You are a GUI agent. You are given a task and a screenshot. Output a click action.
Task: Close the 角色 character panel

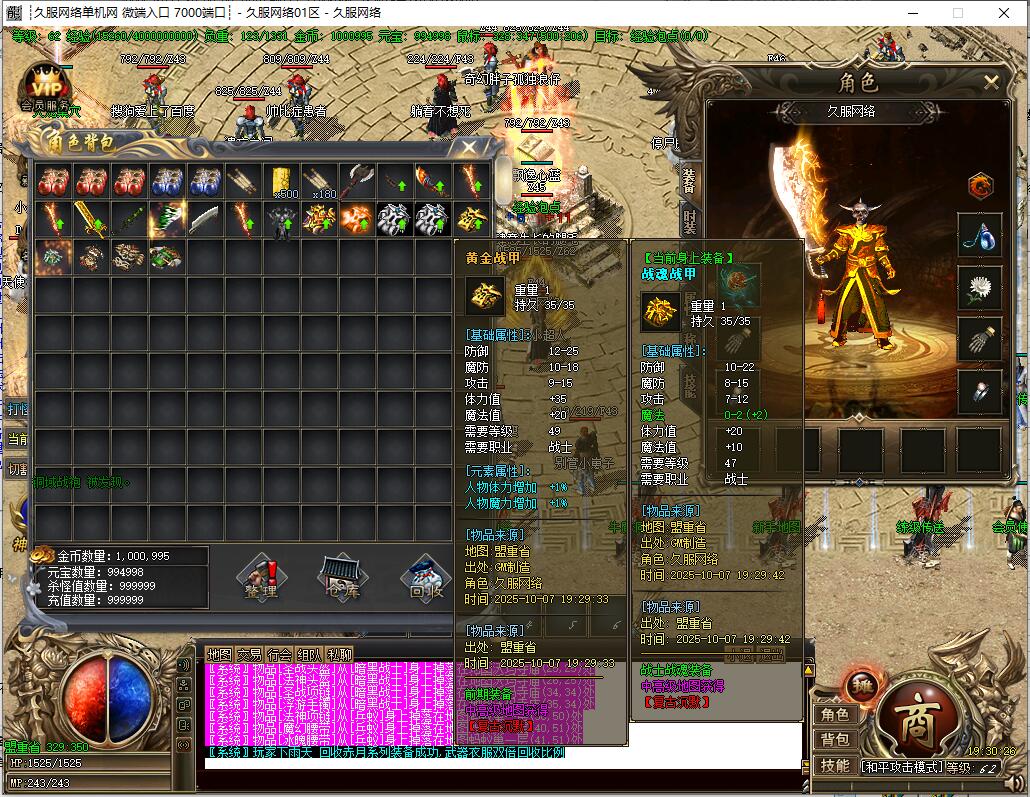click(x=991, y=83)
